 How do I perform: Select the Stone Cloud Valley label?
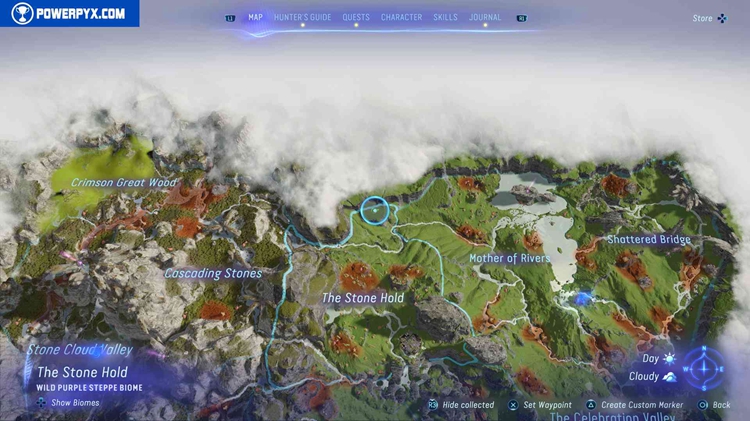(80, 351)
